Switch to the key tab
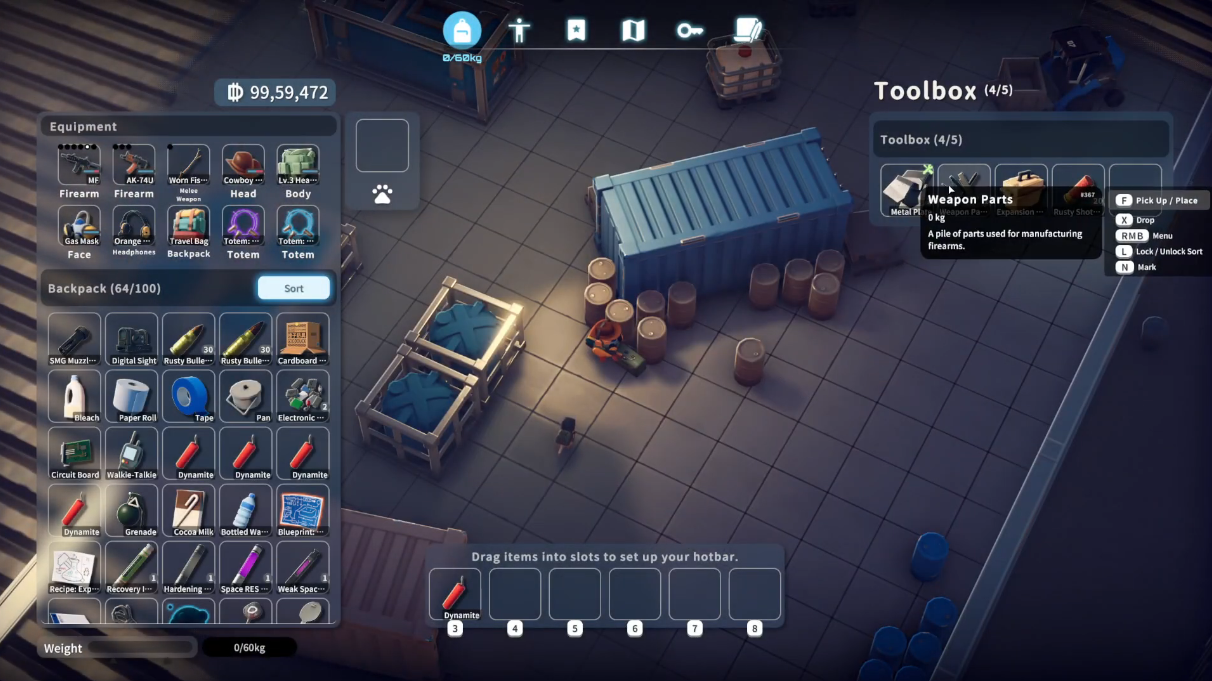The image size is (1212, 681). 690,30
